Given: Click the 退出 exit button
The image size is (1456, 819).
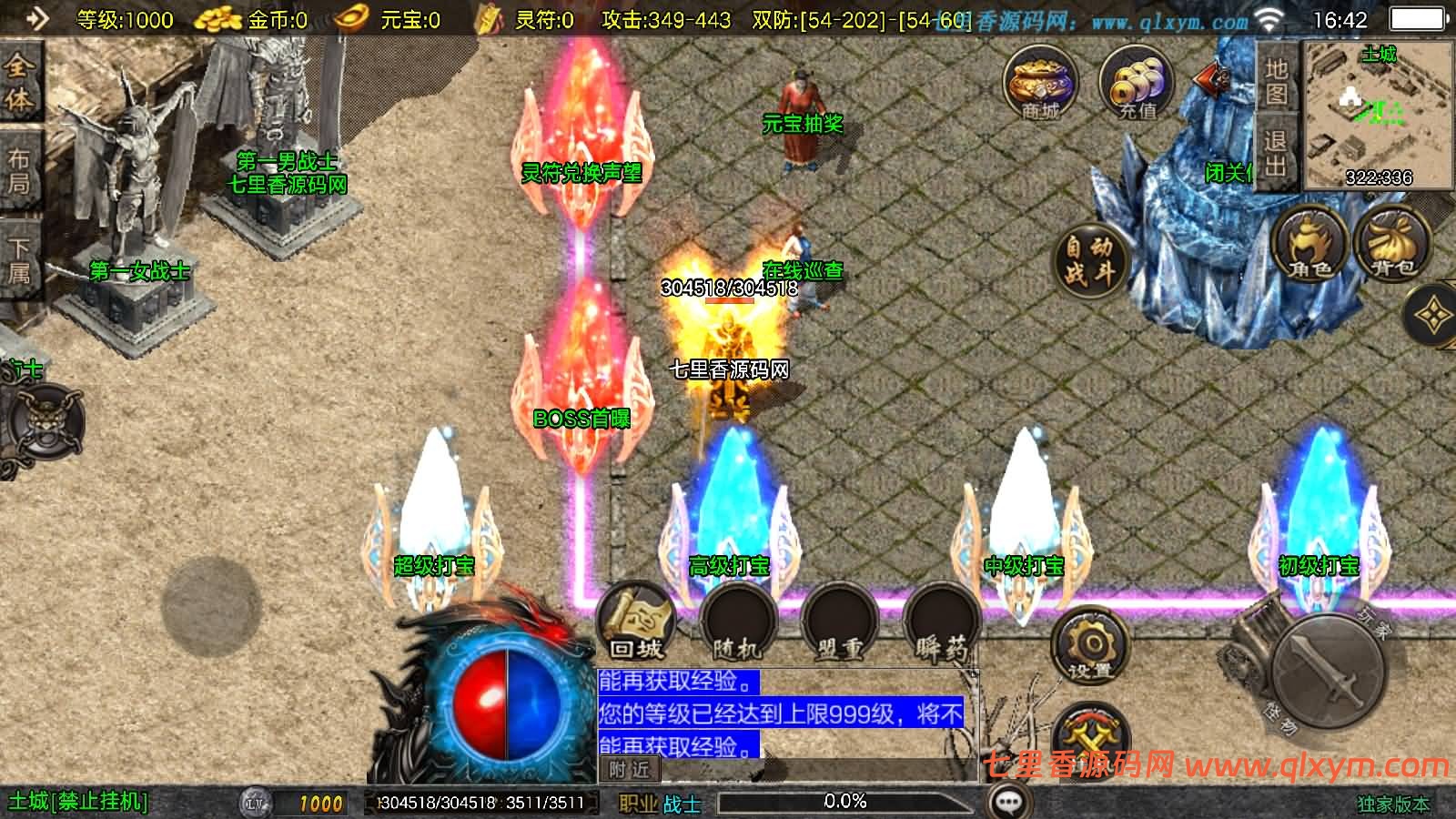Looking at the screenshot, I should pyautogui.click(x=1276, y=153).
